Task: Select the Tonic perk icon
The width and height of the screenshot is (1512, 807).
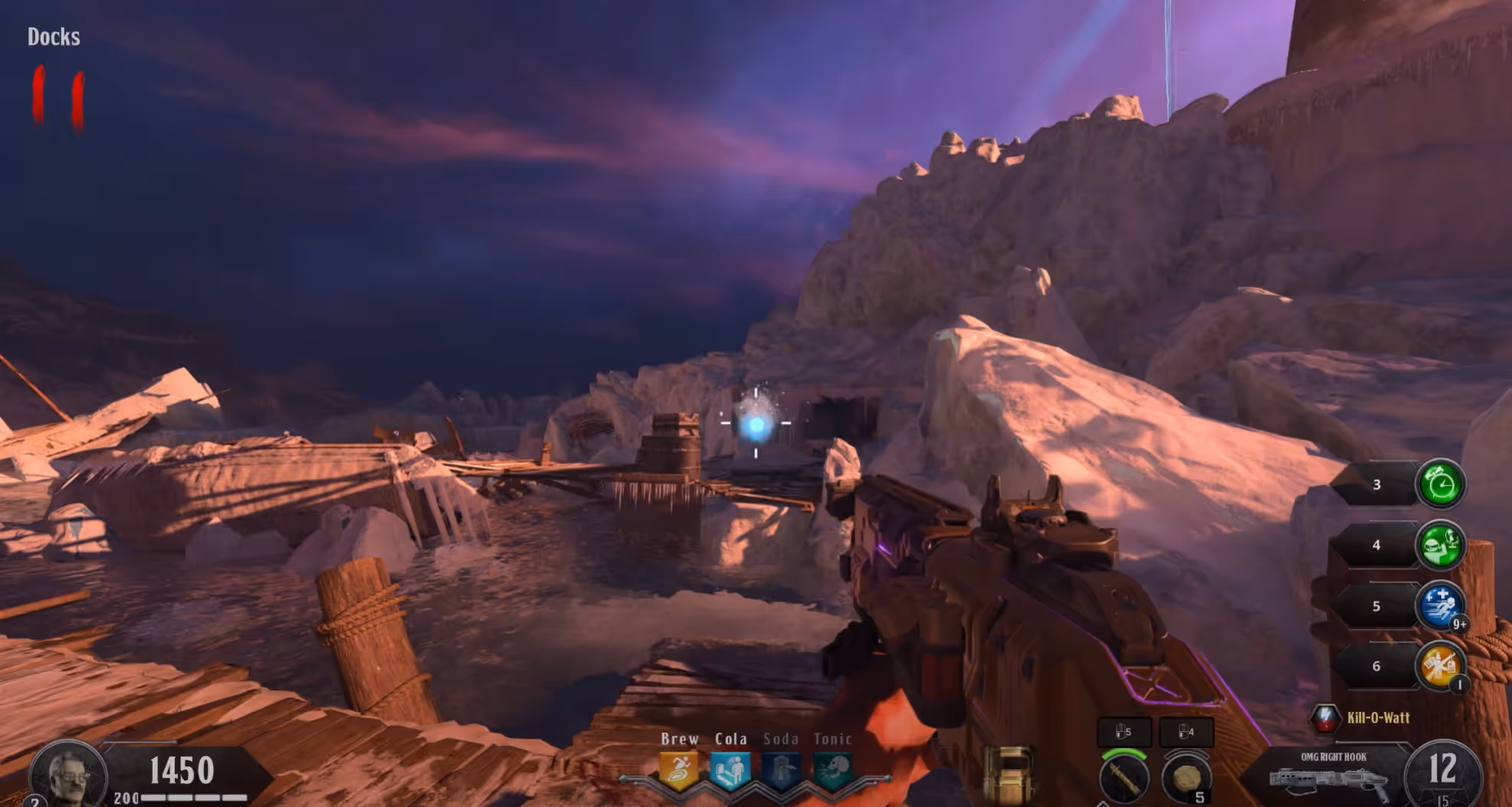Action: (832, 771)
